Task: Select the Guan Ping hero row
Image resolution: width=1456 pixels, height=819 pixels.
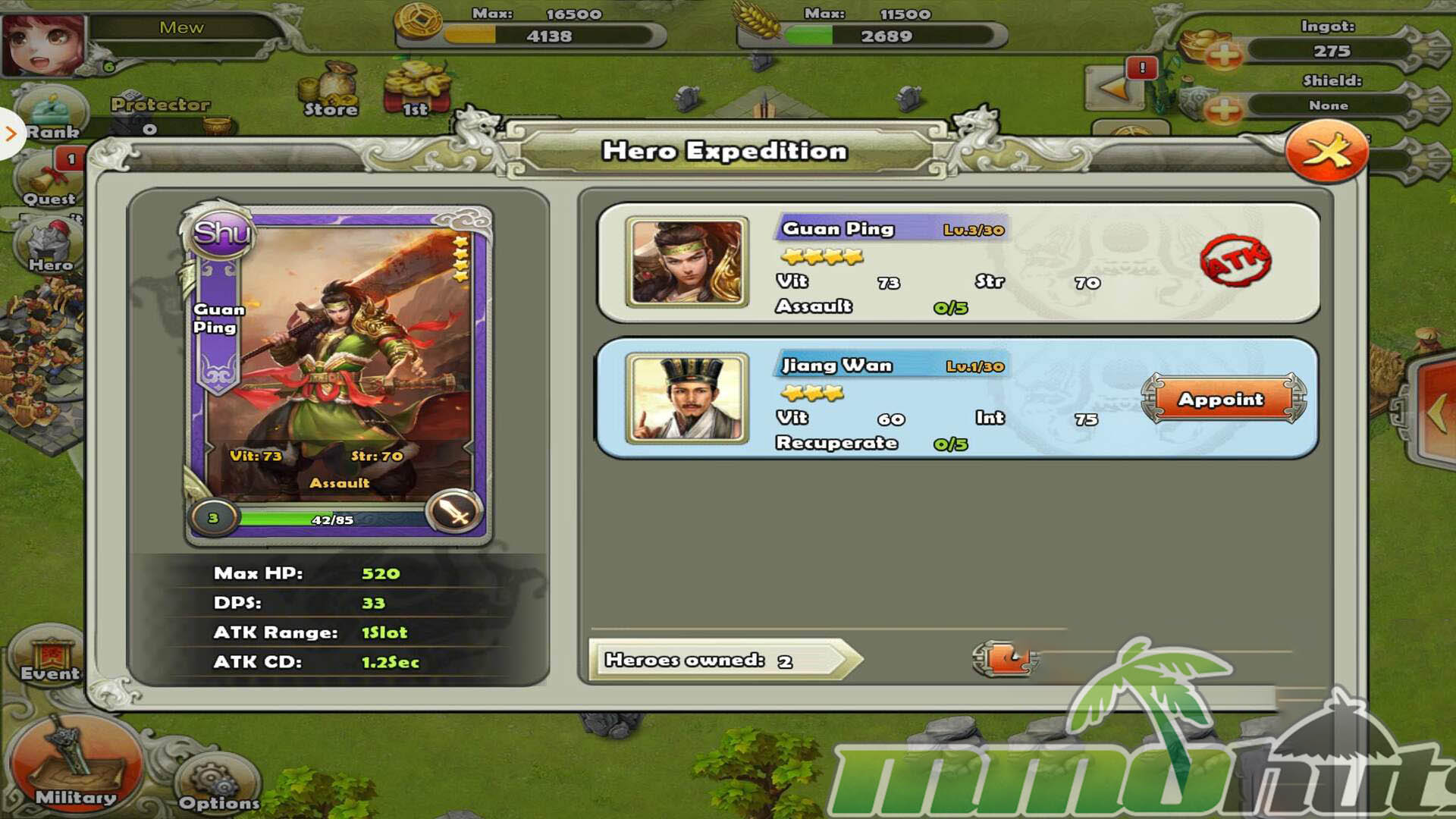Action: [958, 262]
